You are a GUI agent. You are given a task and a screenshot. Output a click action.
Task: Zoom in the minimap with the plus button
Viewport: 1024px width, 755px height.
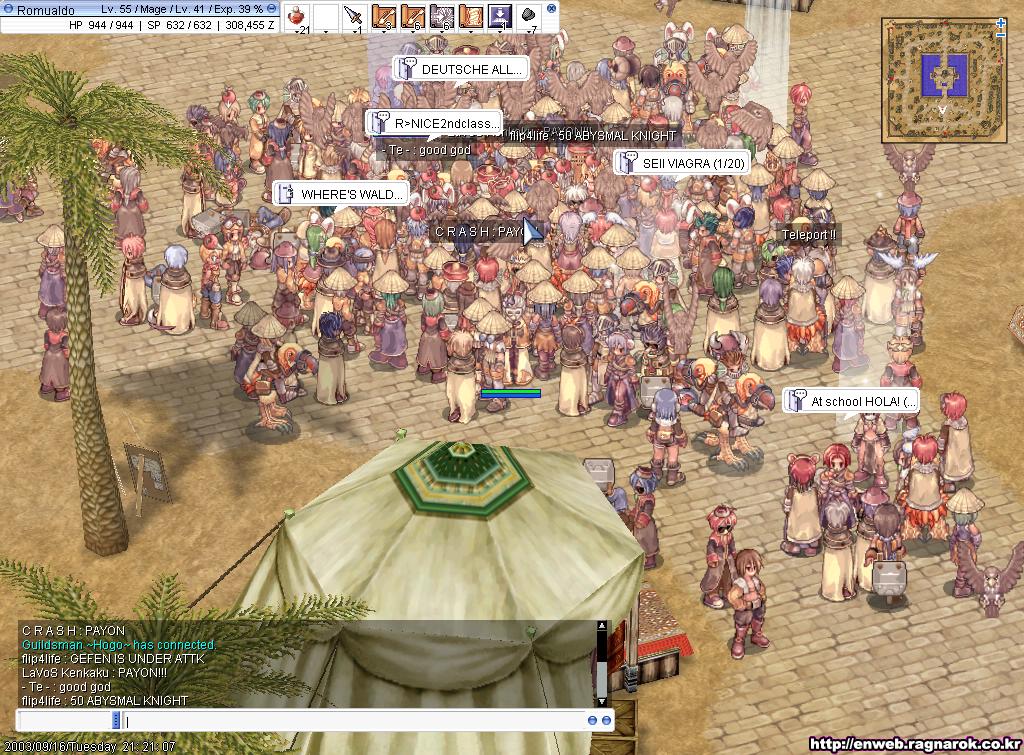(x=1001, y=22)
